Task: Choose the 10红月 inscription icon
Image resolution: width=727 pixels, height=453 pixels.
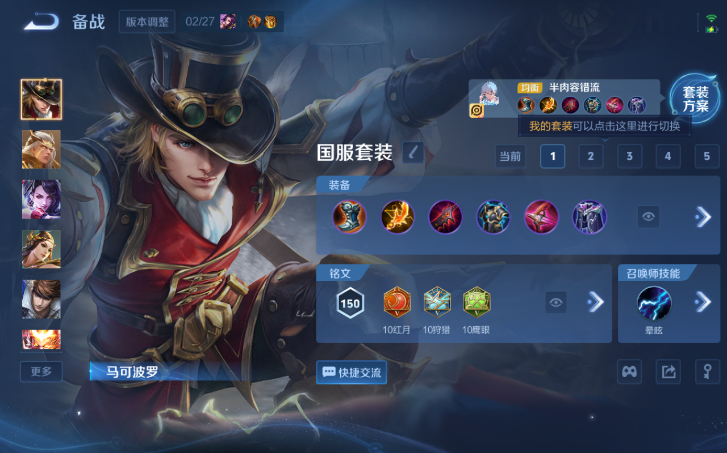Action: pyautogui.click(x=397, y=301)
